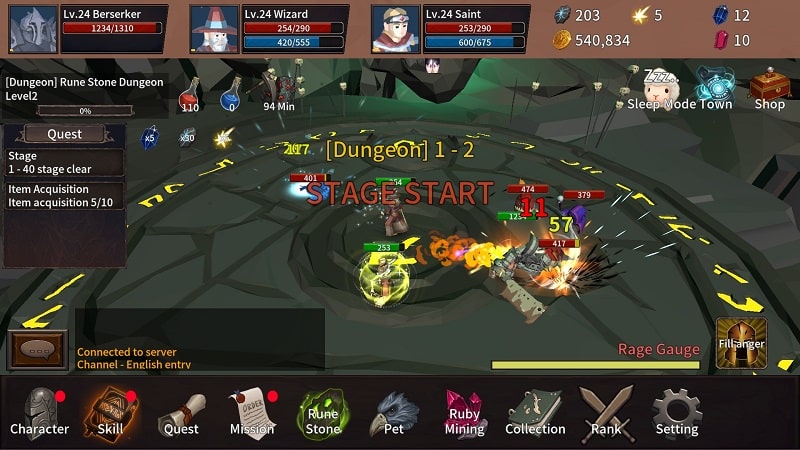The image size is (800, 450).
Task: Open the chat speech bubble button
Action: pyautogui.click(x=38, y=350)
